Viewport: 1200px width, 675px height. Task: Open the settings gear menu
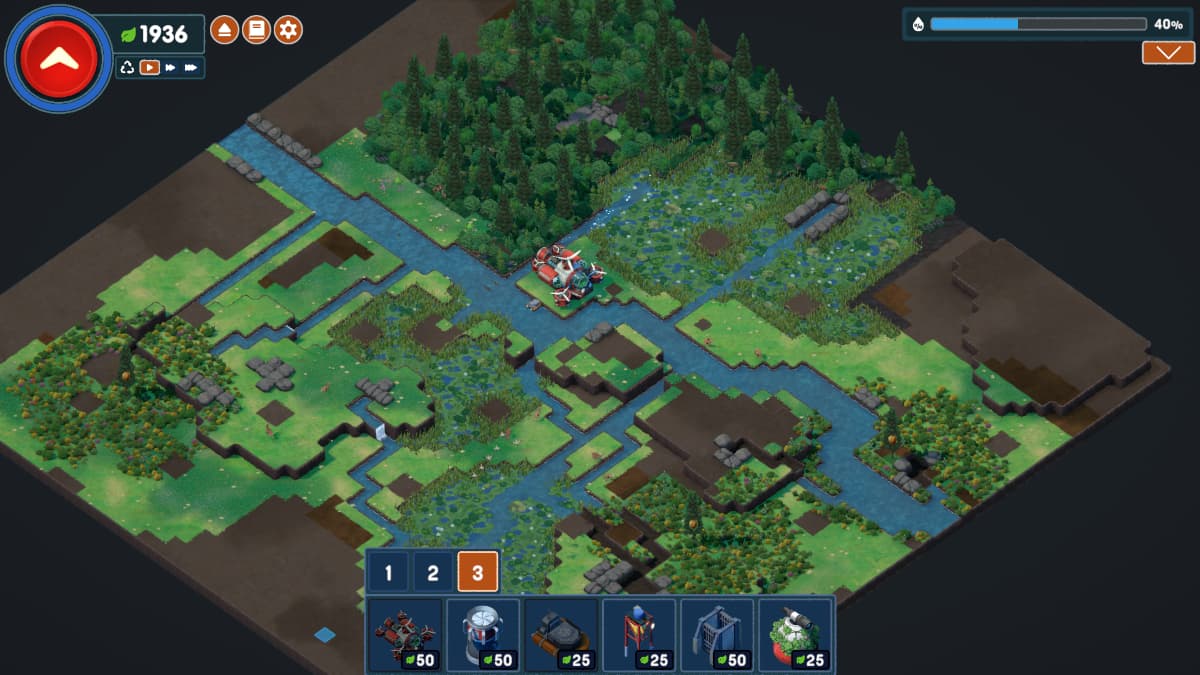[288, 31]
